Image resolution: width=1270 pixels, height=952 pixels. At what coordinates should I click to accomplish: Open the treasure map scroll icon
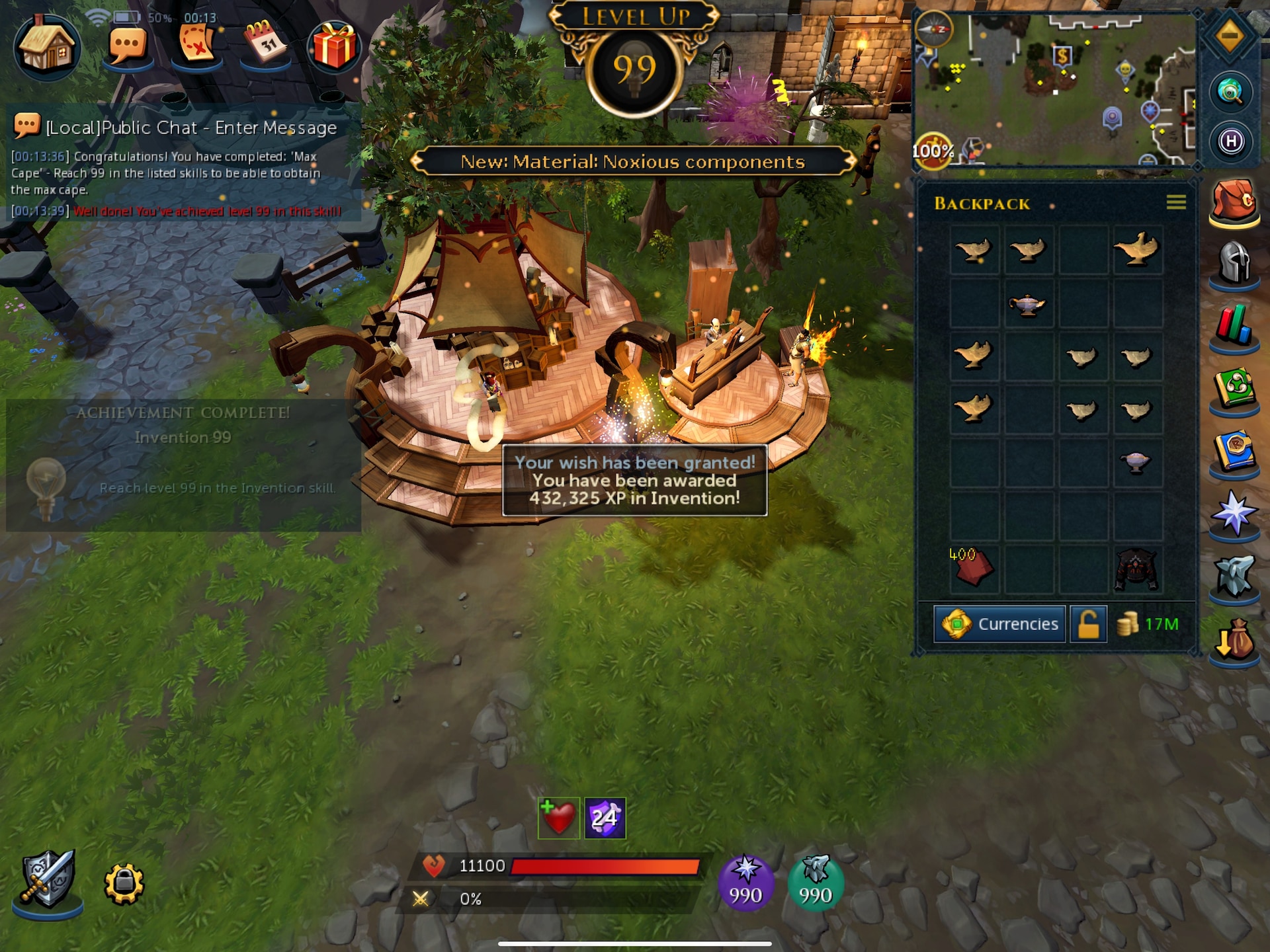(x=196, y=45)
